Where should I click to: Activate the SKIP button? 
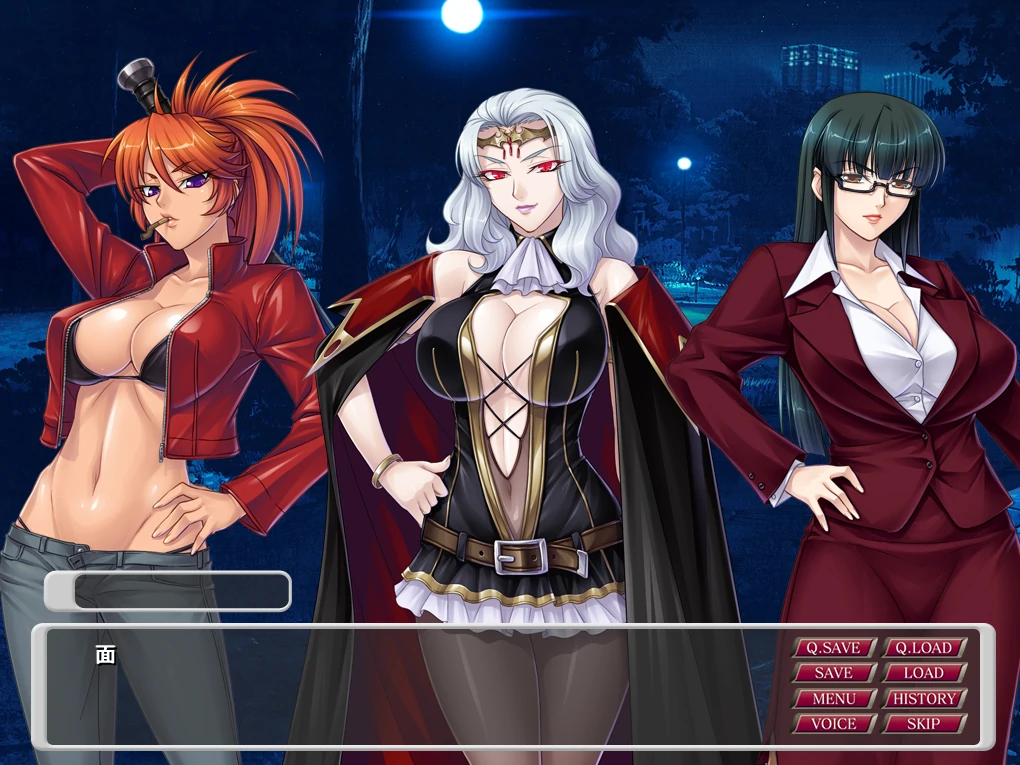(924, 723)
